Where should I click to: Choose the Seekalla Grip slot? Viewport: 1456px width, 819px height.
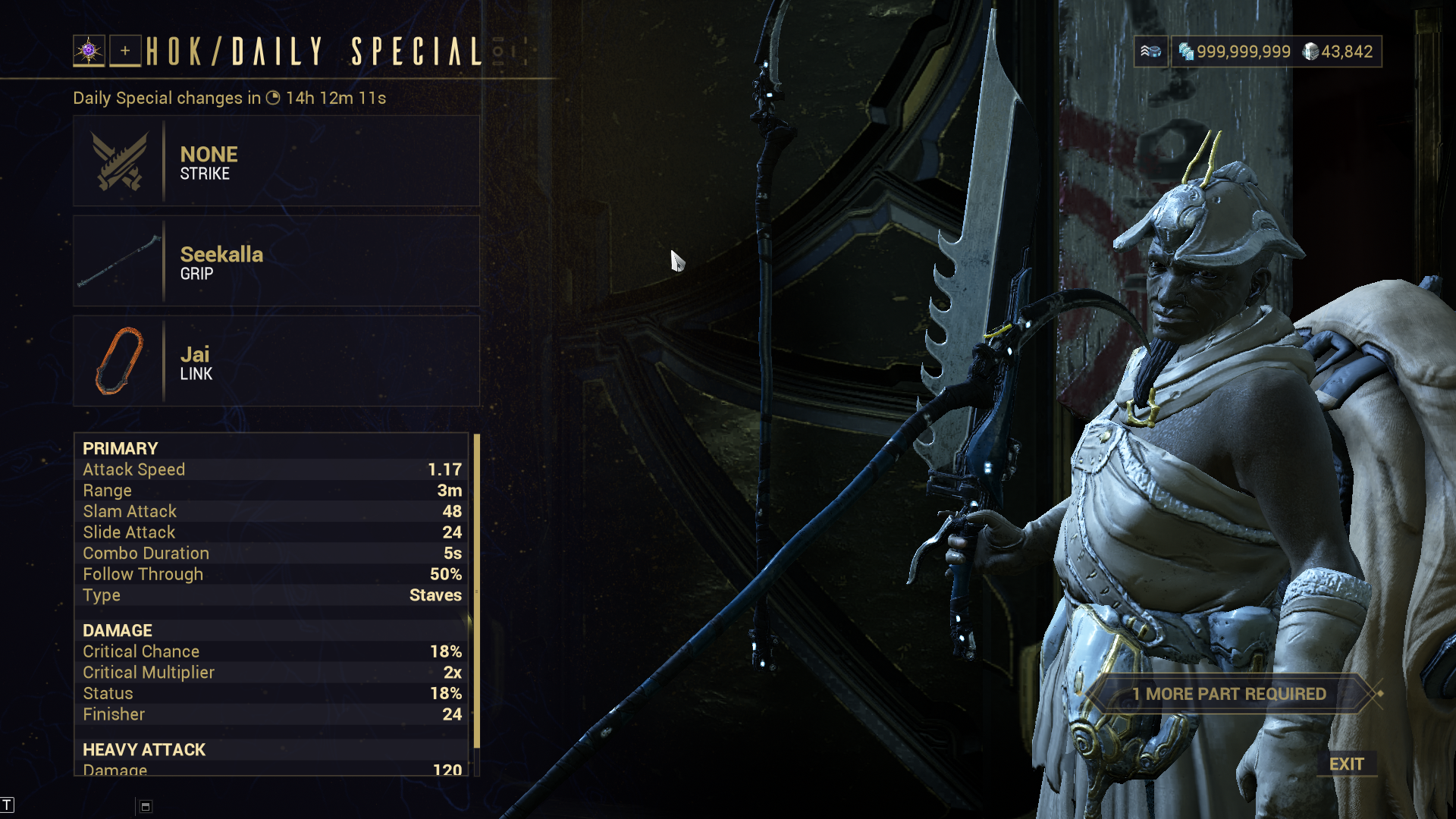pyautogui.click(x=276, y=261)
